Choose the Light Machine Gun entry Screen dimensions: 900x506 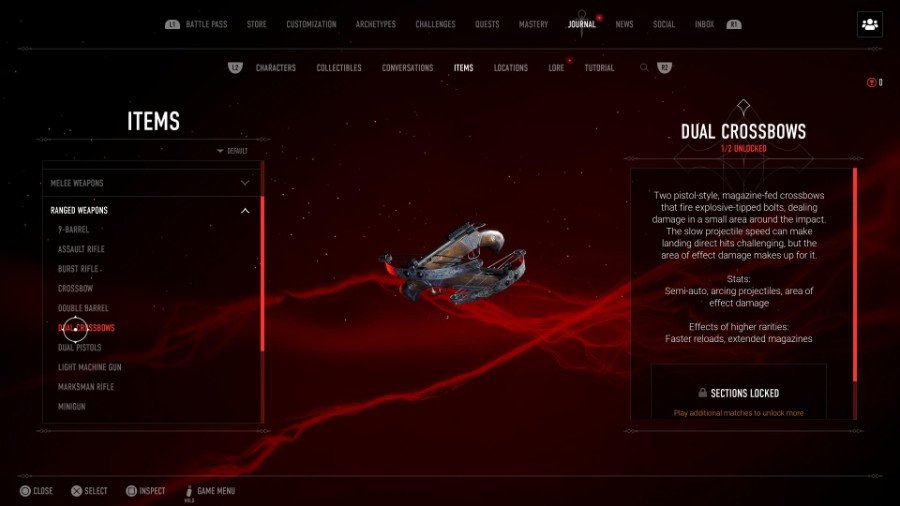tap(89, 367)
